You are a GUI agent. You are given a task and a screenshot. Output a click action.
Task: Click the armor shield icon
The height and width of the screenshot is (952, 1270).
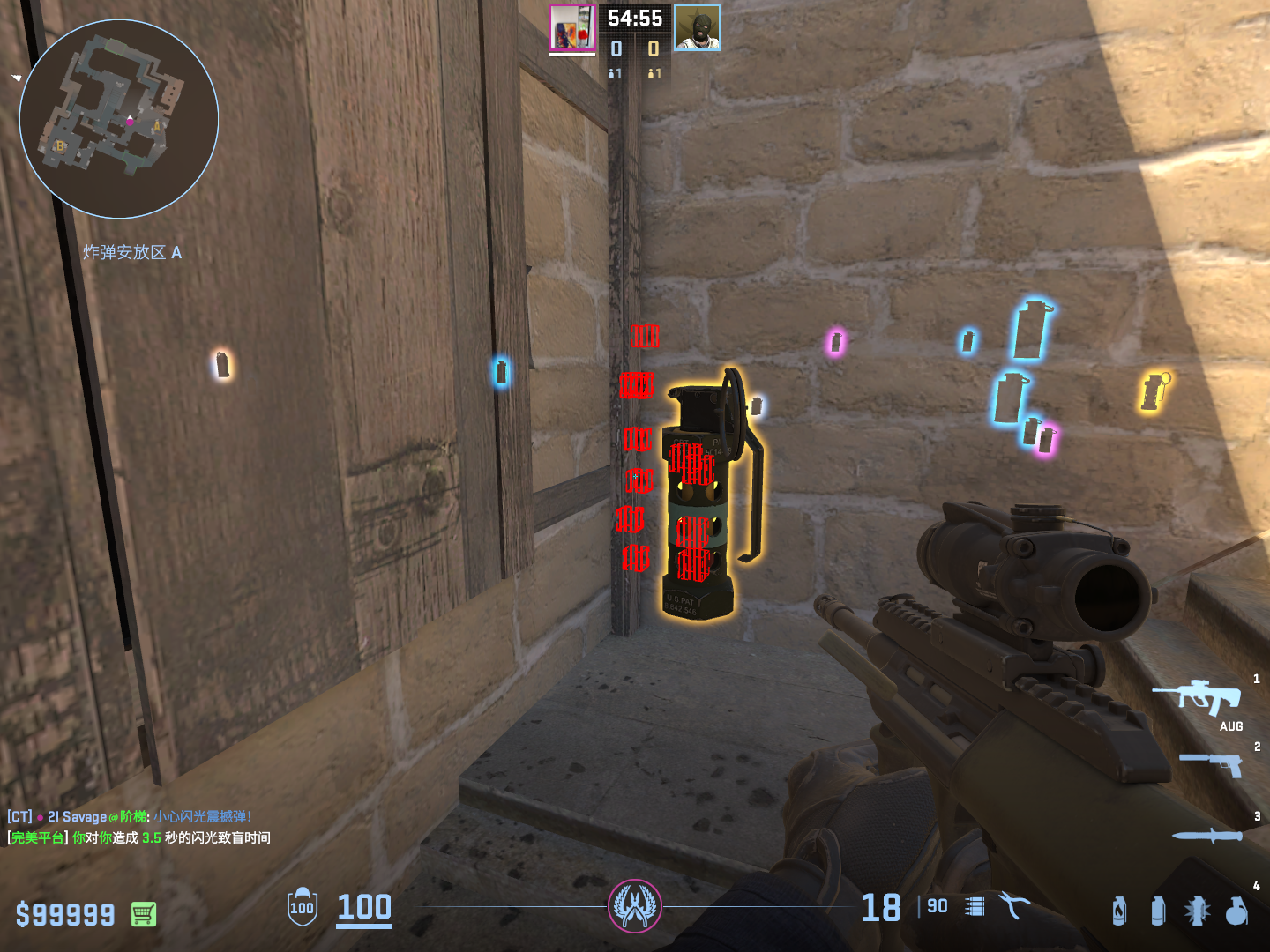(x=303, y=907)
